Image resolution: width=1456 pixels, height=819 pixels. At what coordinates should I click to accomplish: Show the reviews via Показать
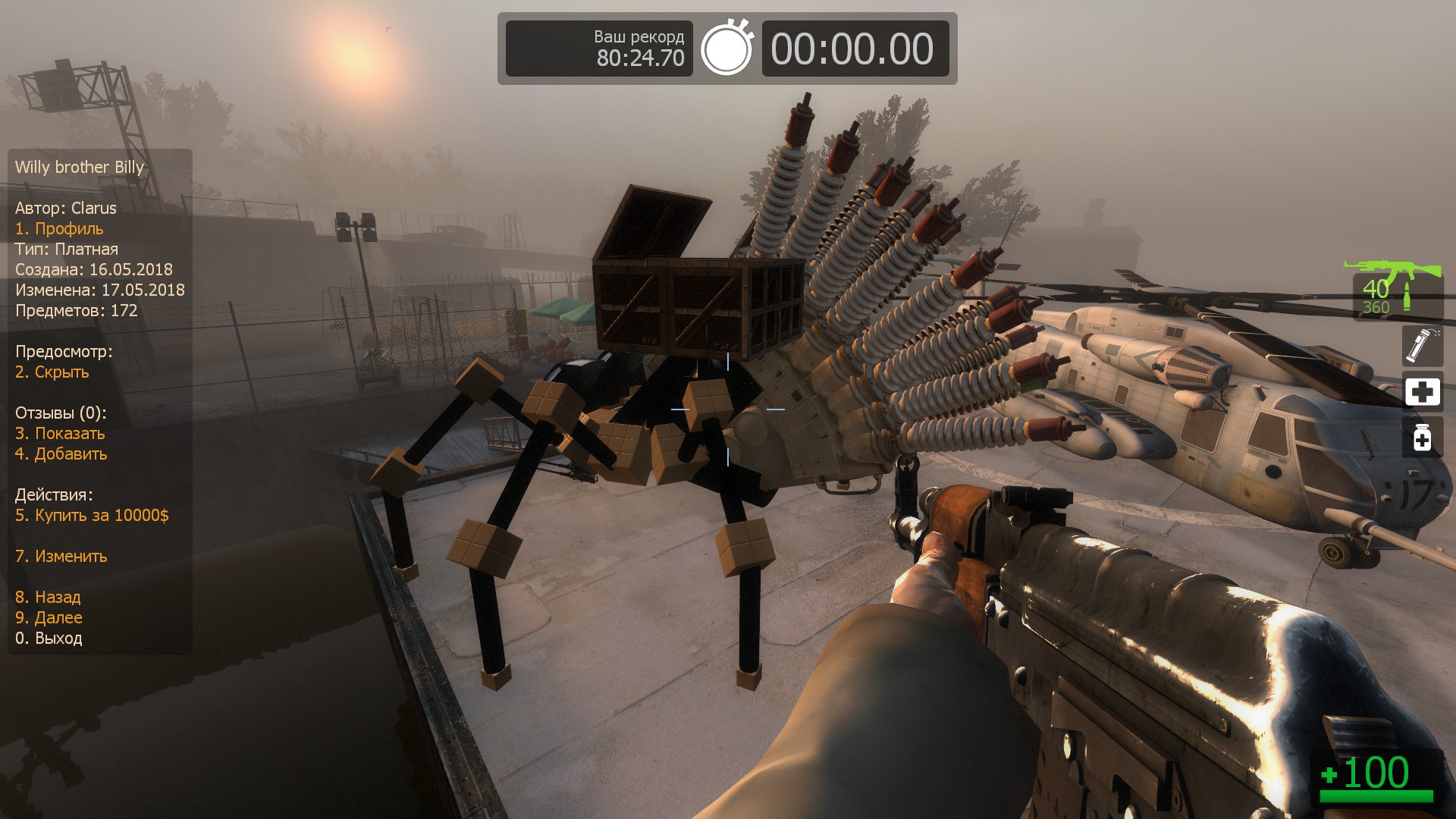pyautogui.click(x=60, y=434)
